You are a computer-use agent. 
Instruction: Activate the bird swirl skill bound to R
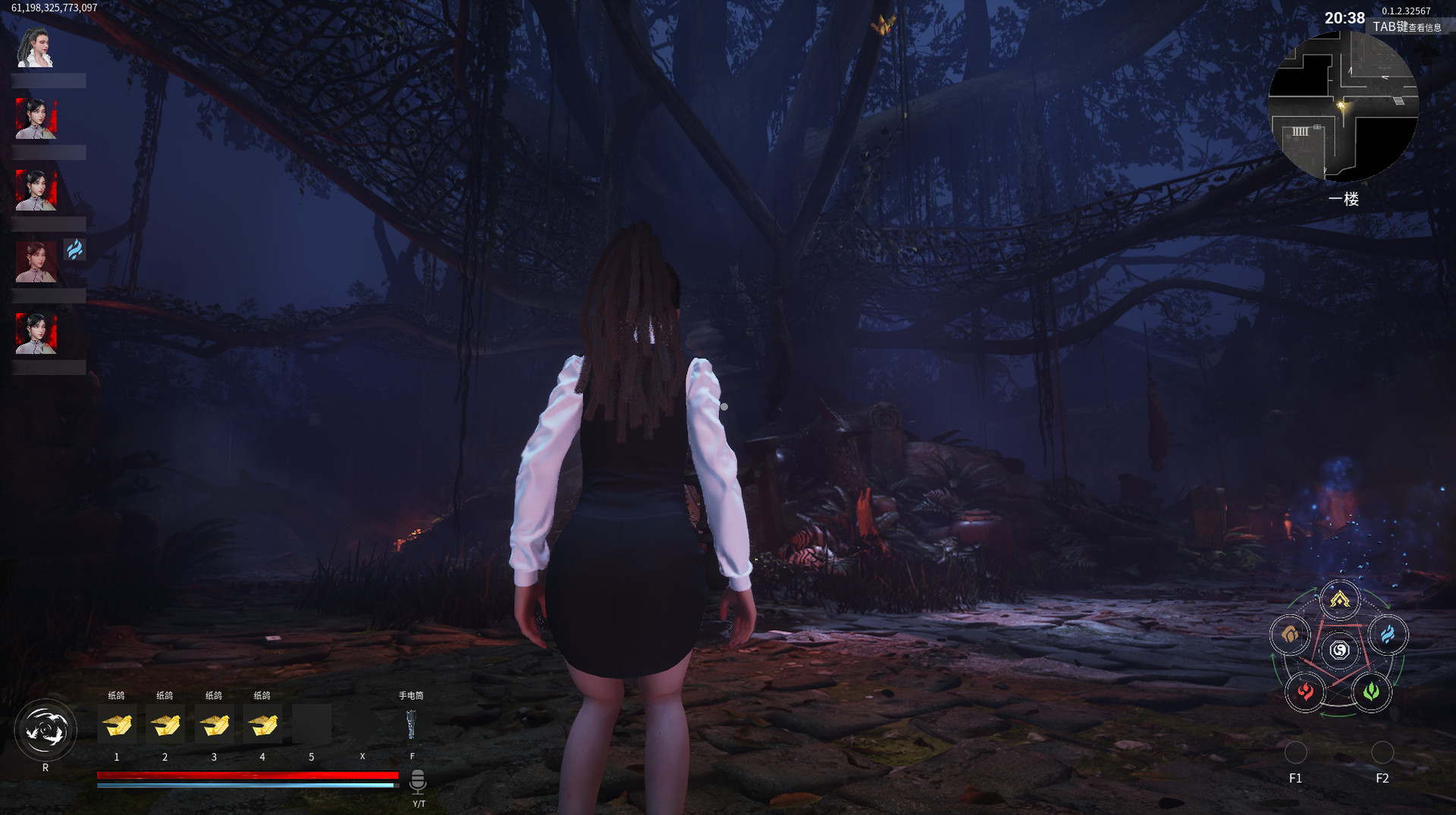tap(45, 729)
